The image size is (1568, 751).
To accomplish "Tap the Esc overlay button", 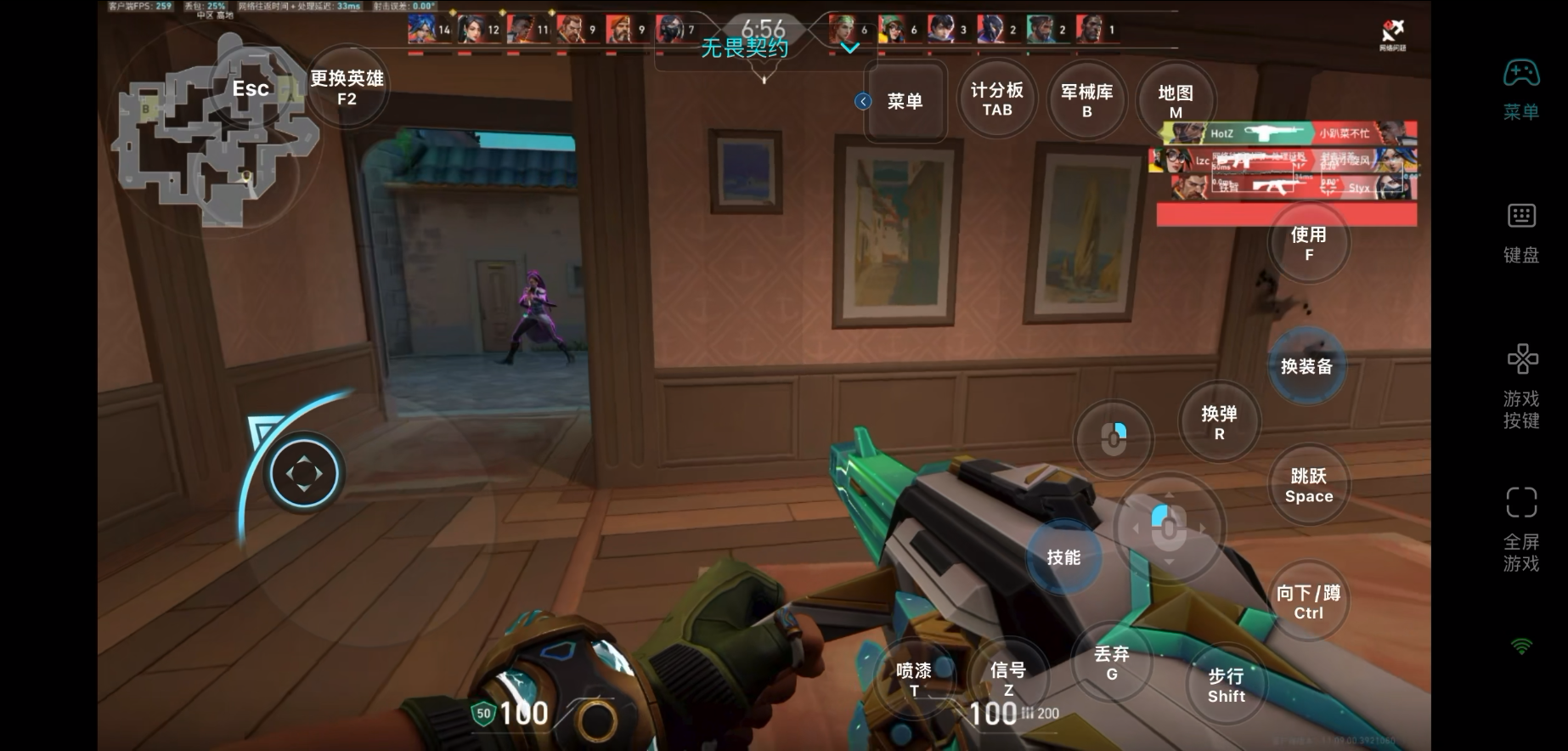I will [251, 88].
